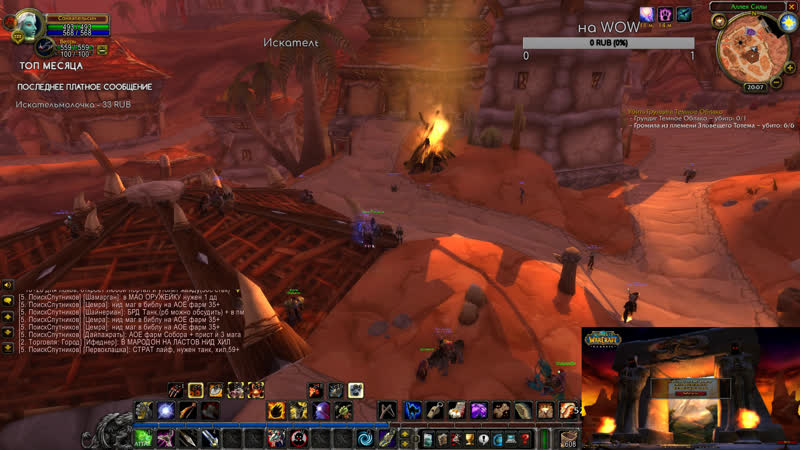Close the minimap using the X button
The height and width of the screenshot is (450, 800).
793,7
